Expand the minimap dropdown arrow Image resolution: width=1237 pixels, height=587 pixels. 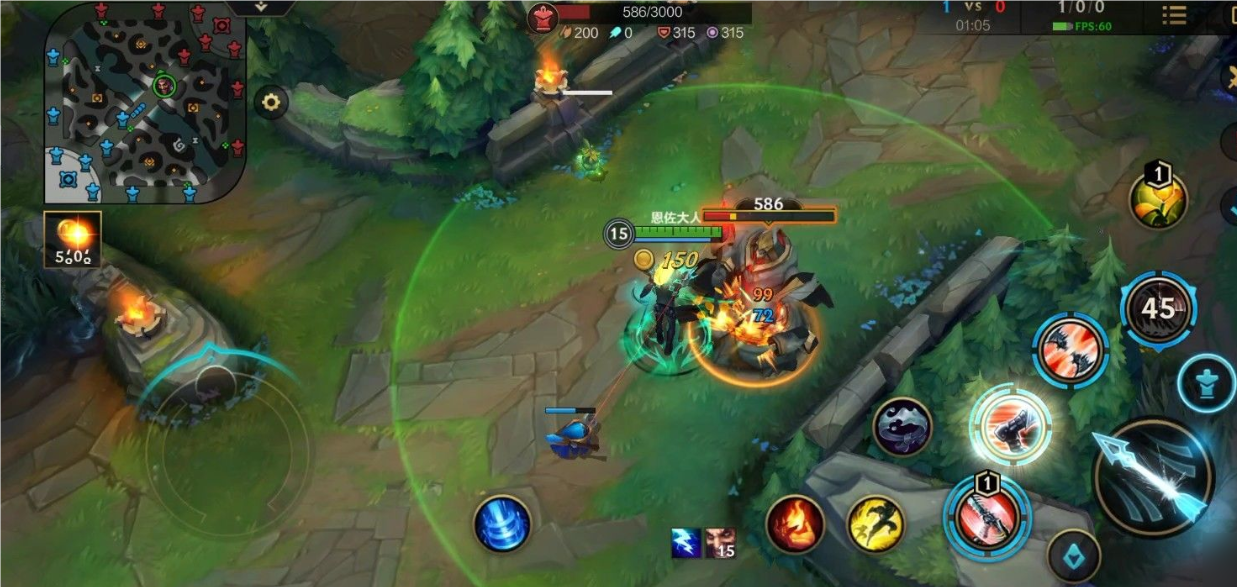click(261, 6)
